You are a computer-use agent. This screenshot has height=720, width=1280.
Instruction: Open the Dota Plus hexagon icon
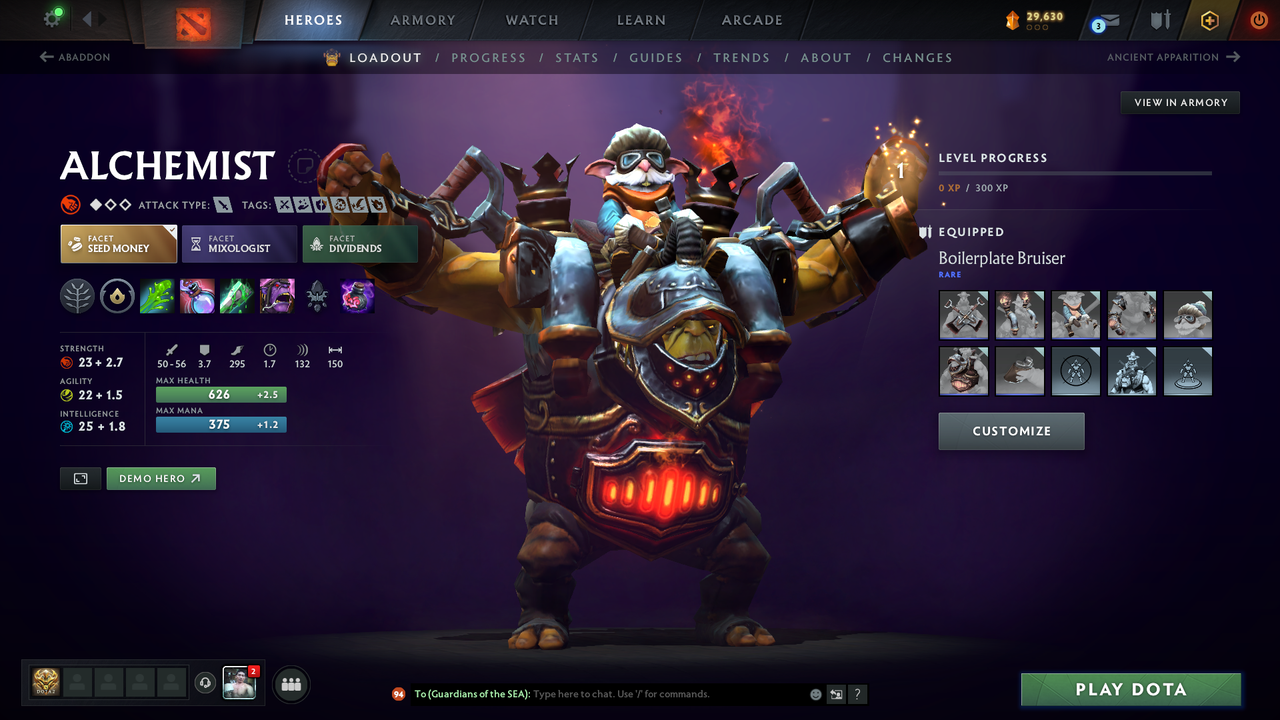click(1210, 20)
